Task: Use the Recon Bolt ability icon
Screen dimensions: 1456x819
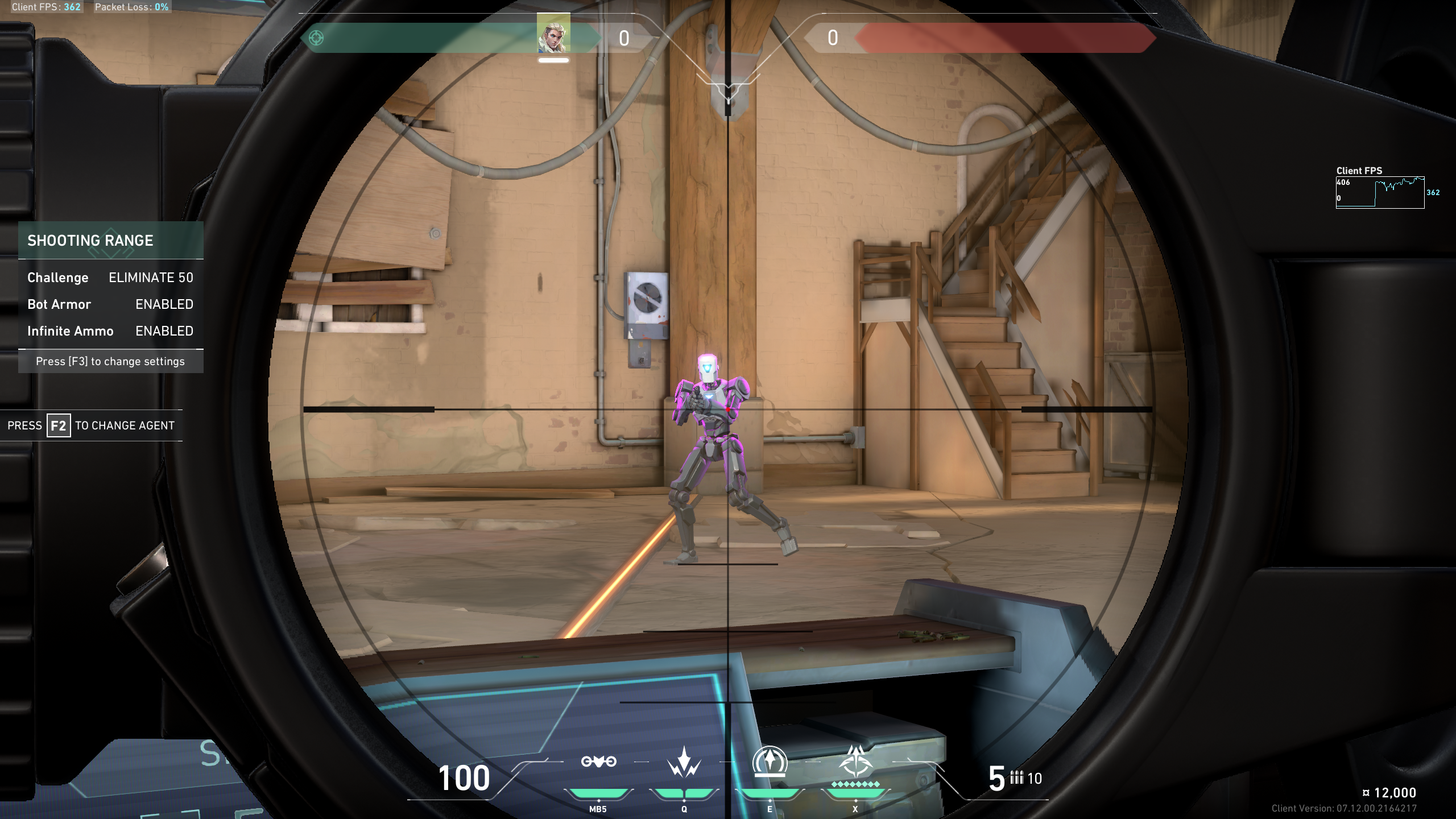Action: point(770,762)
